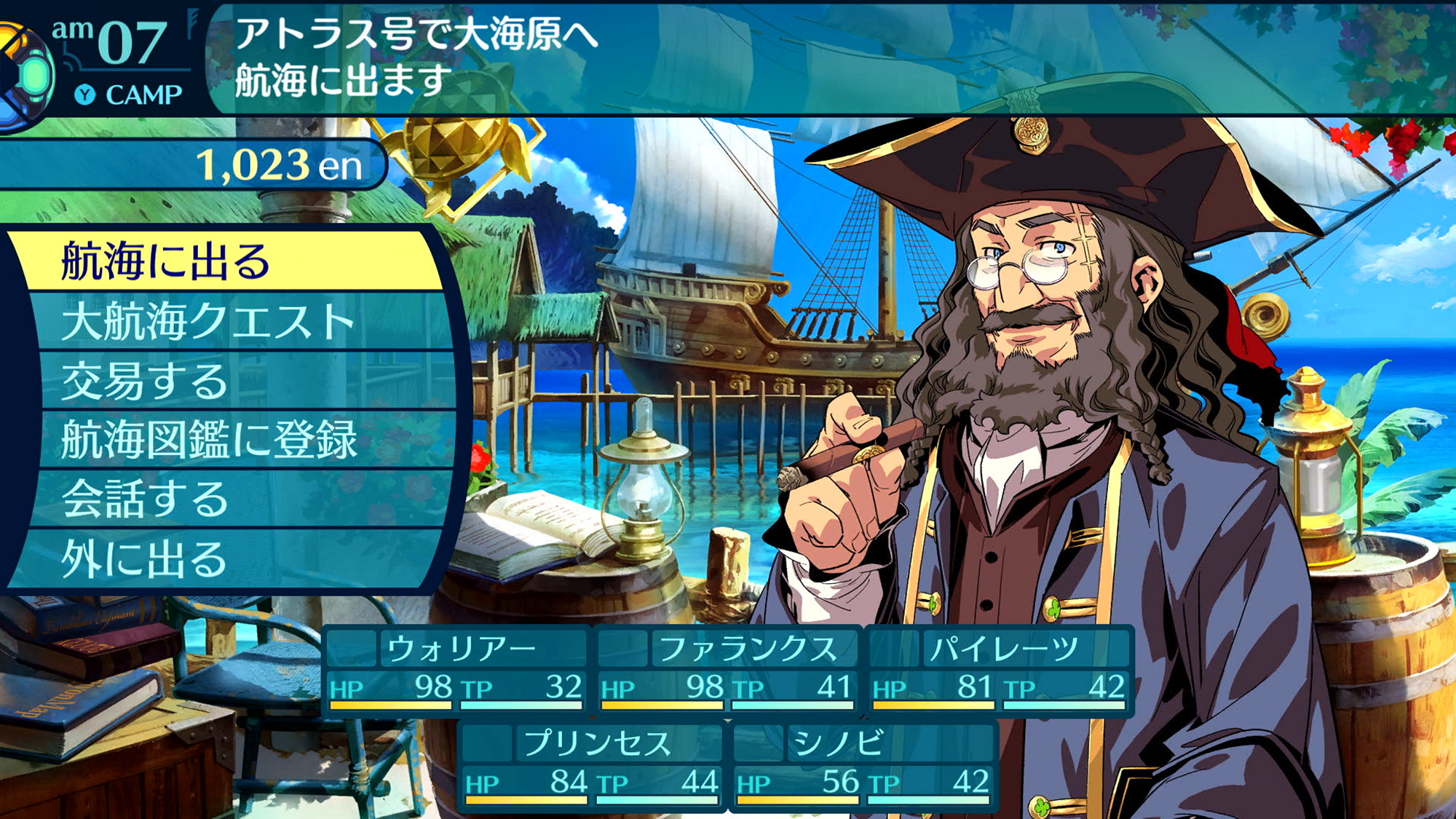Select the ウォリアー party member panel

tap(456, 670)
